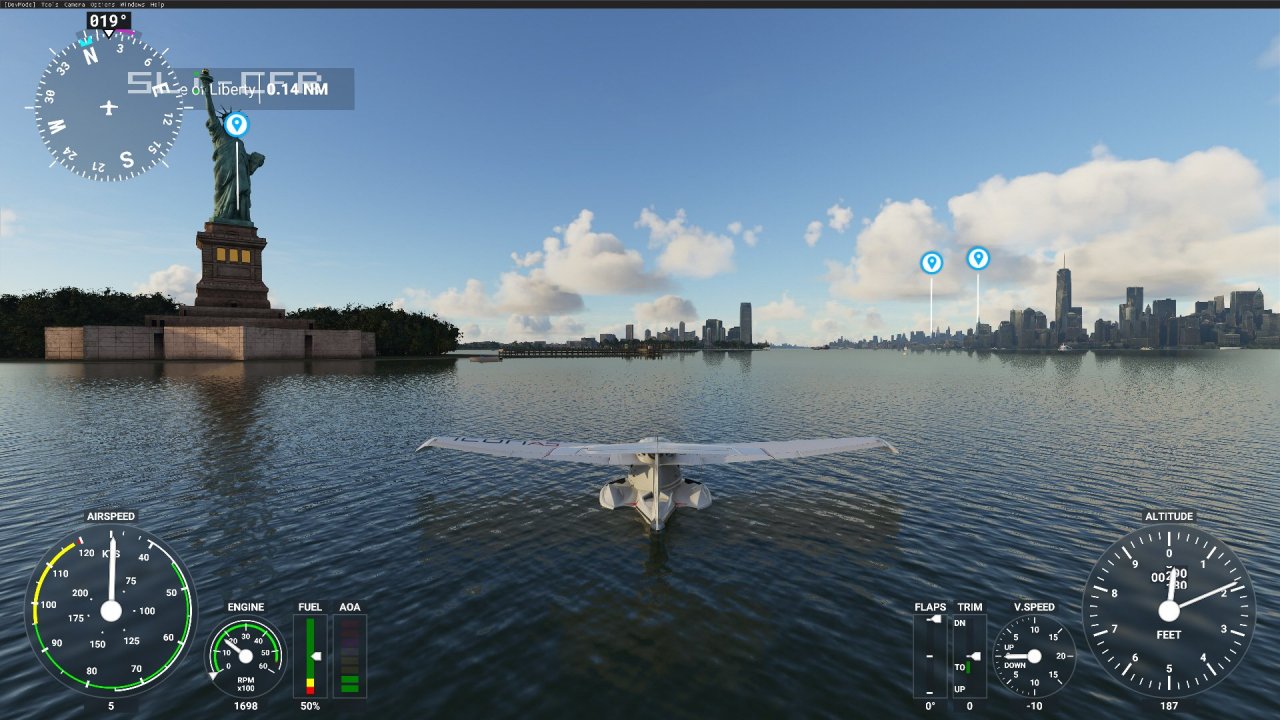The width and height of the screenshot is (1280, 720).
Task: Open the Options menu in the dev bar
Action: coord(103,4)
